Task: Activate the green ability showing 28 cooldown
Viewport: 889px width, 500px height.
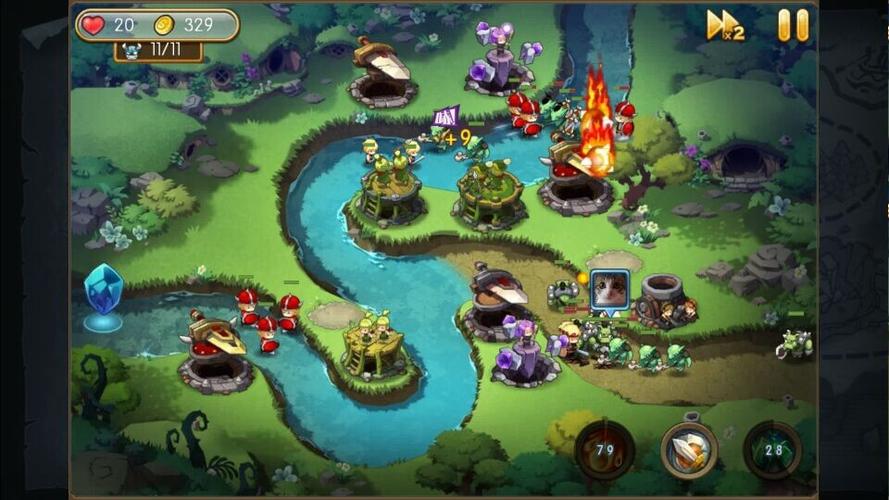Action: (773, 450)
